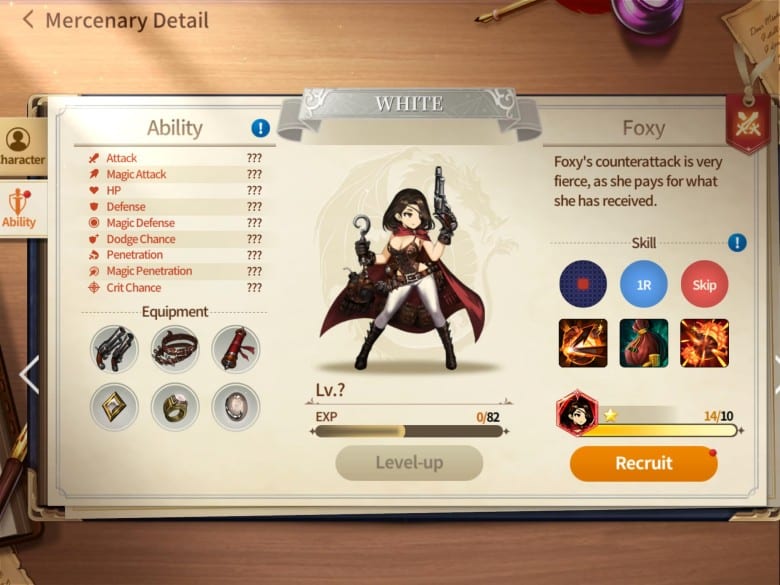View the fiery arrow skill
Screen dimensions: 780x585
(583, 343)
